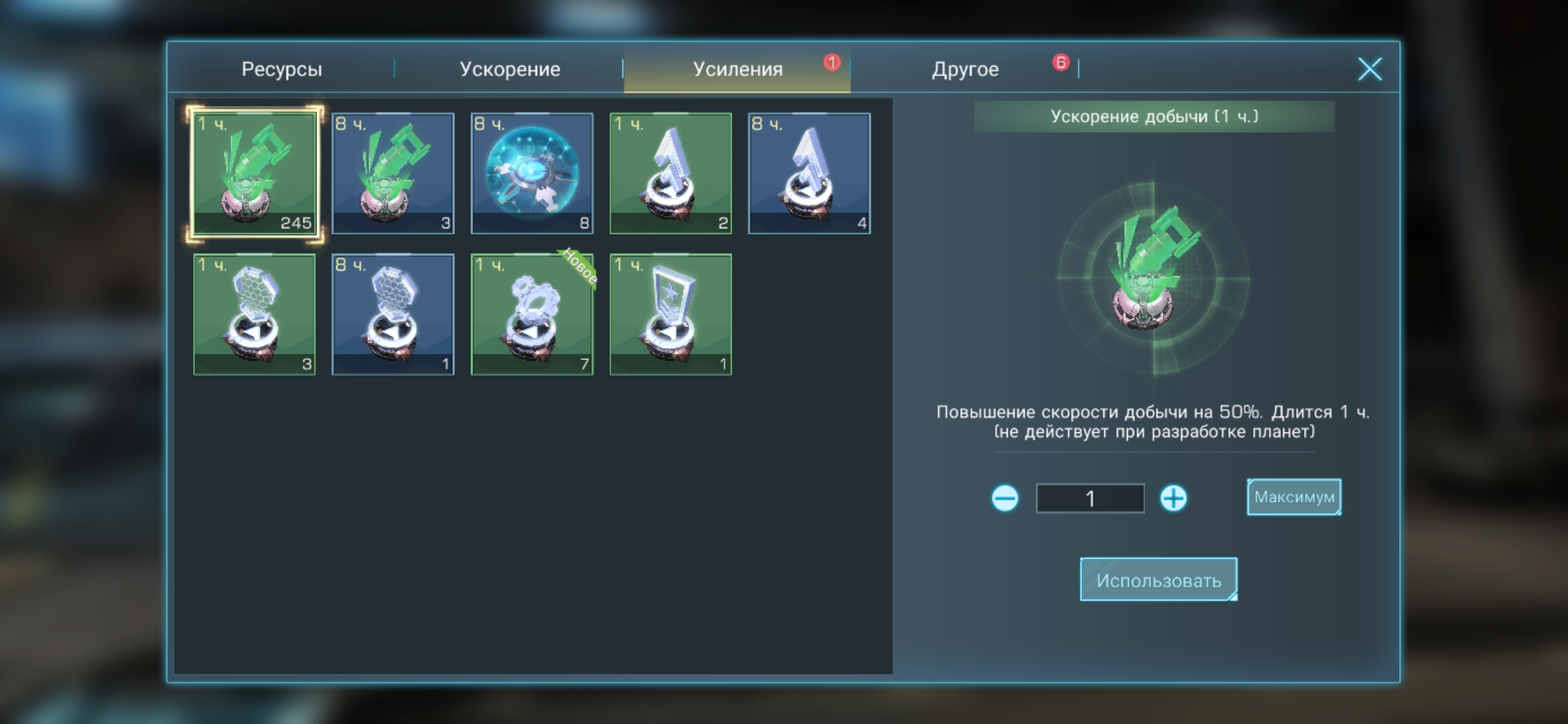The height and width of the screenshot is (724, 1568).
Task: Select the gear boost marked Новое
Action: [x=532, y=314]
